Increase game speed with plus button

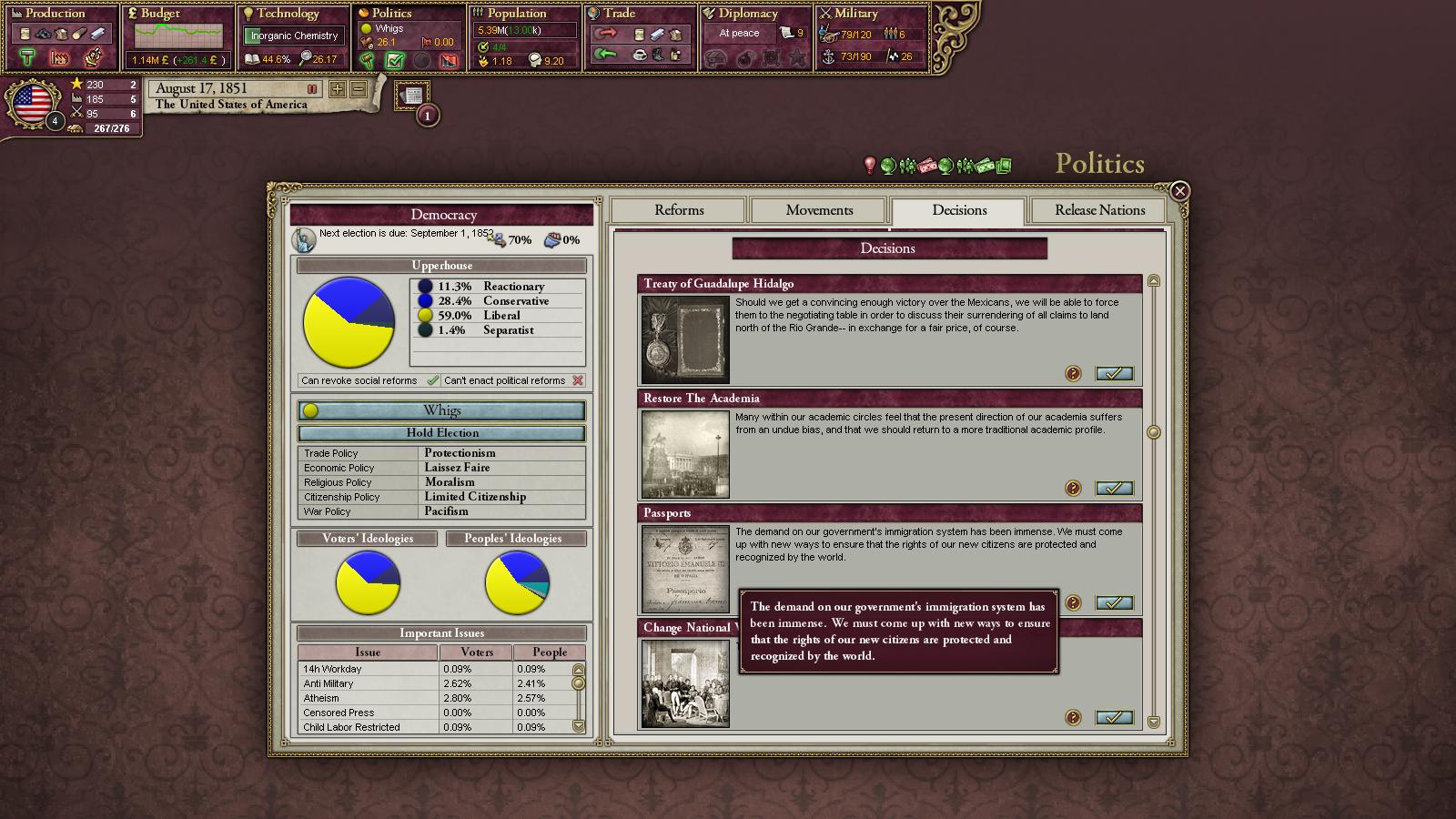338,89
